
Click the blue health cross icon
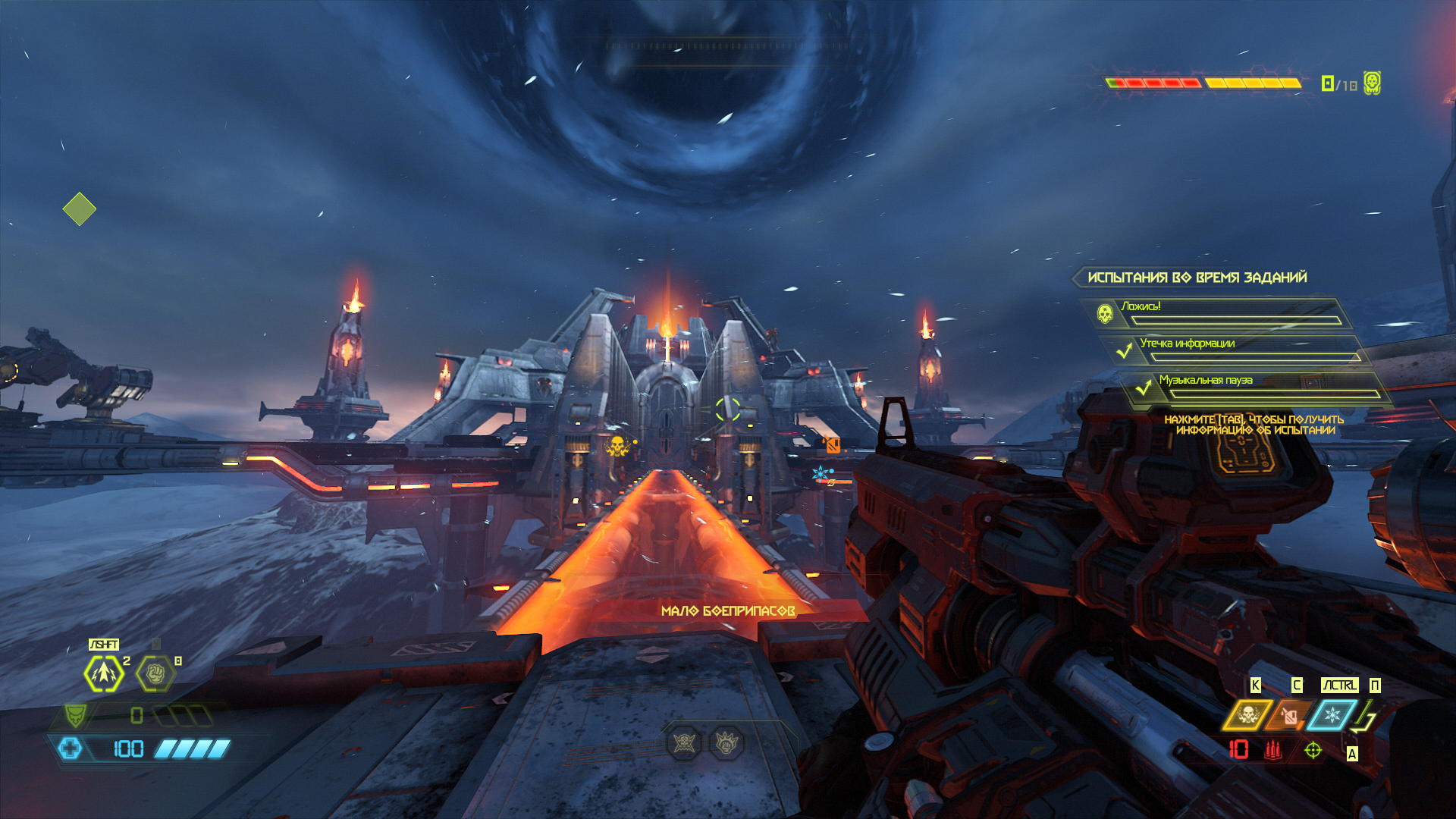pos(70,749)
